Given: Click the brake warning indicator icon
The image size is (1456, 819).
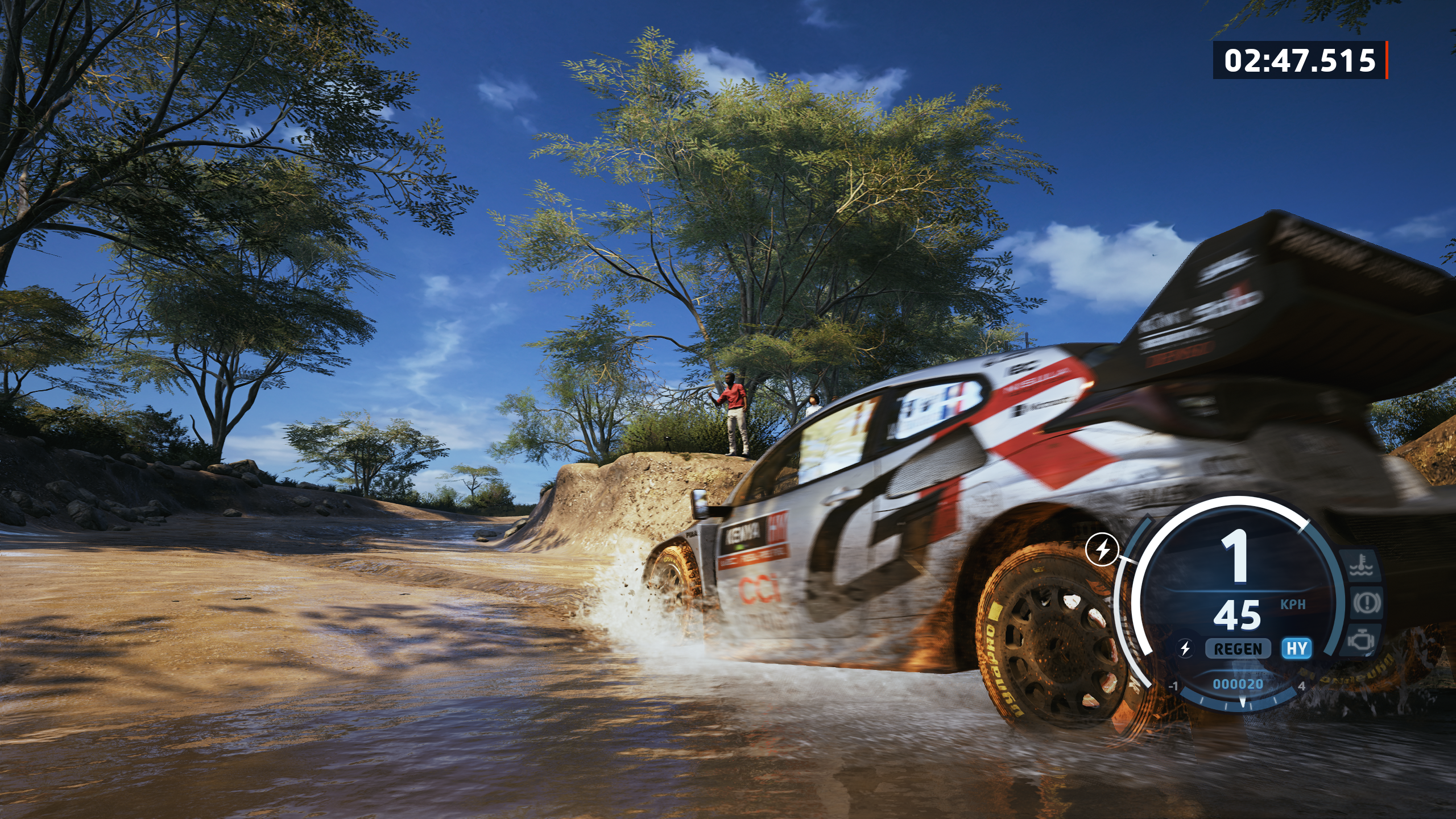Looking at the screenshot, I should [1366, 602].
